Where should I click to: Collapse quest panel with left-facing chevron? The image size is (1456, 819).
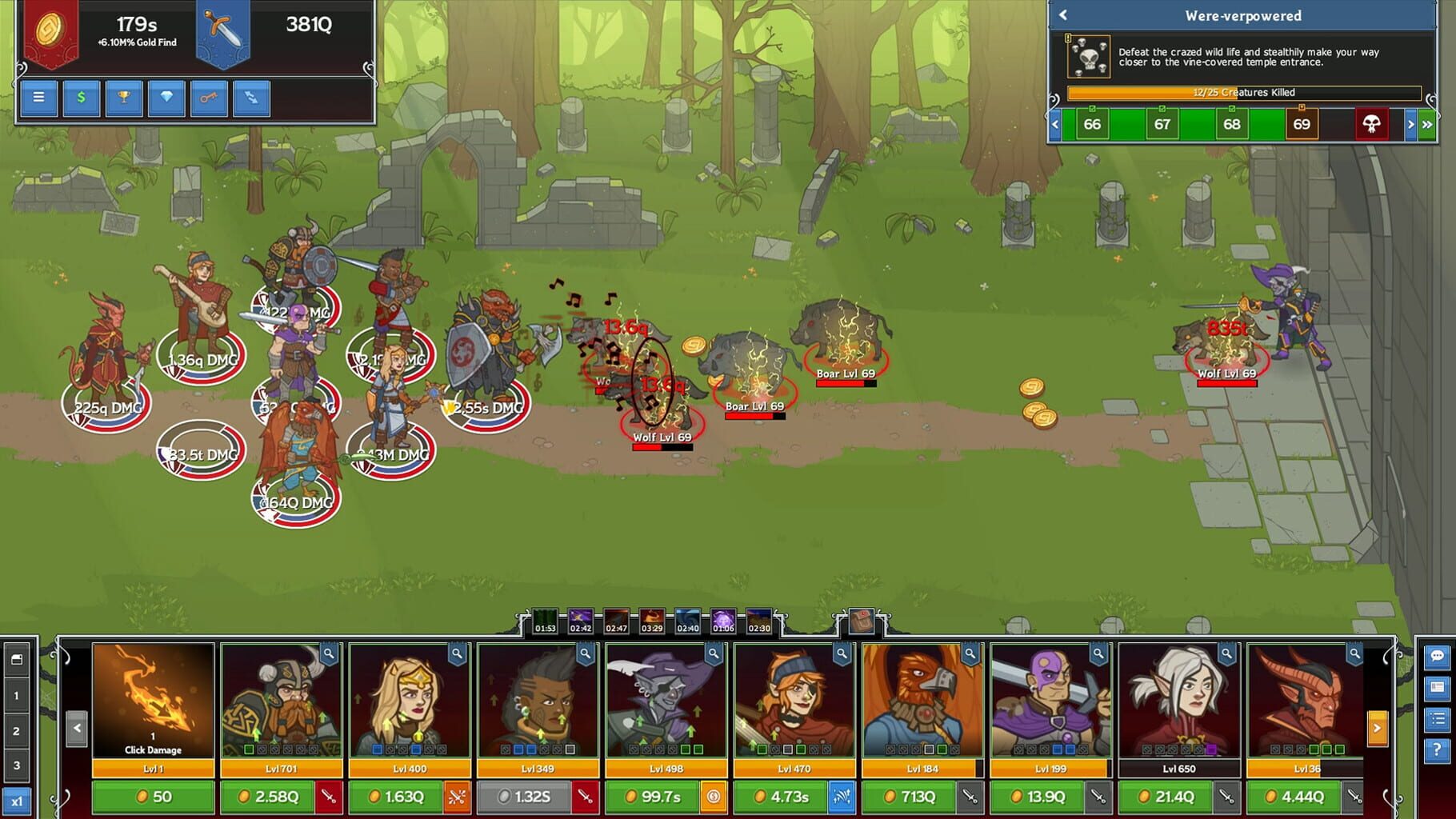point(1064,15)
